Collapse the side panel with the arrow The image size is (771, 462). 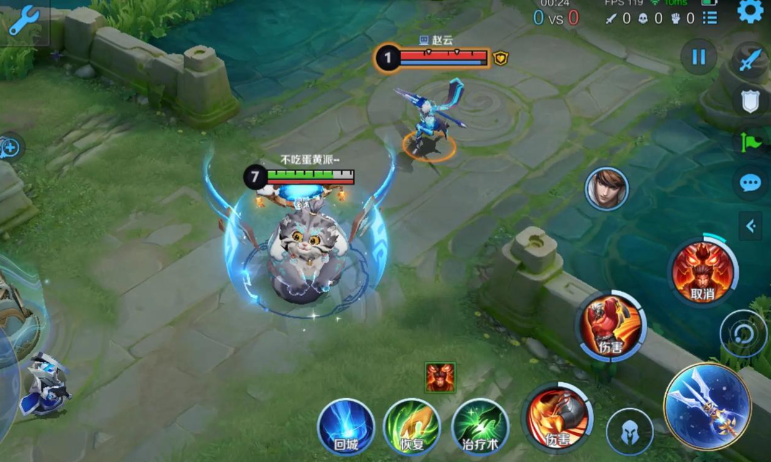point(751,226)
